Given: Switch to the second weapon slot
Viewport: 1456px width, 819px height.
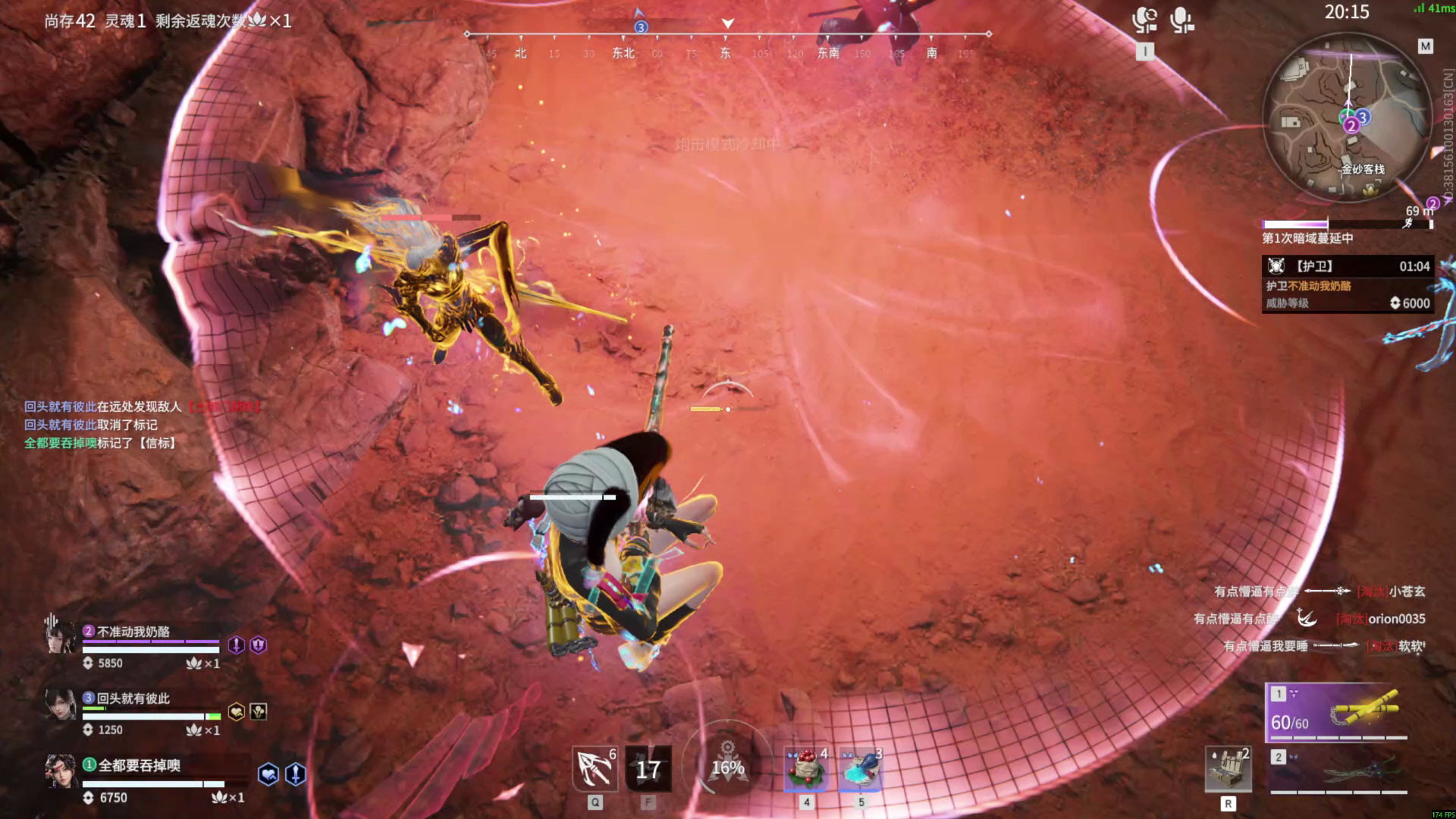Looking at the screenshot, I should click(1338, 773).
